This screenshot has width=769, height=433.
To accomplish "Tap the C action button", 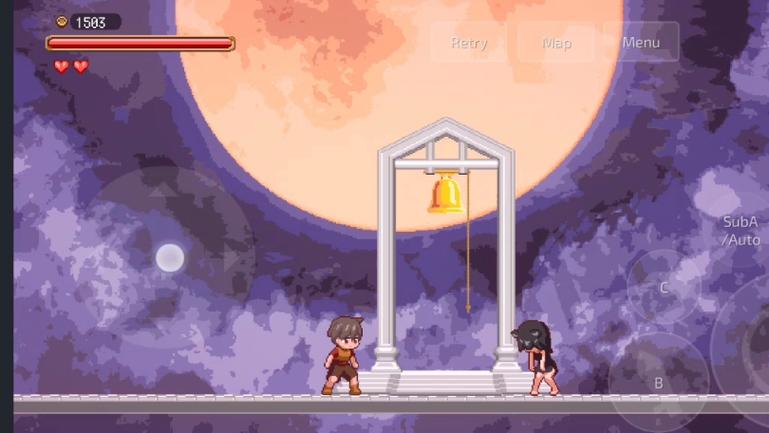I will point(663,287).
